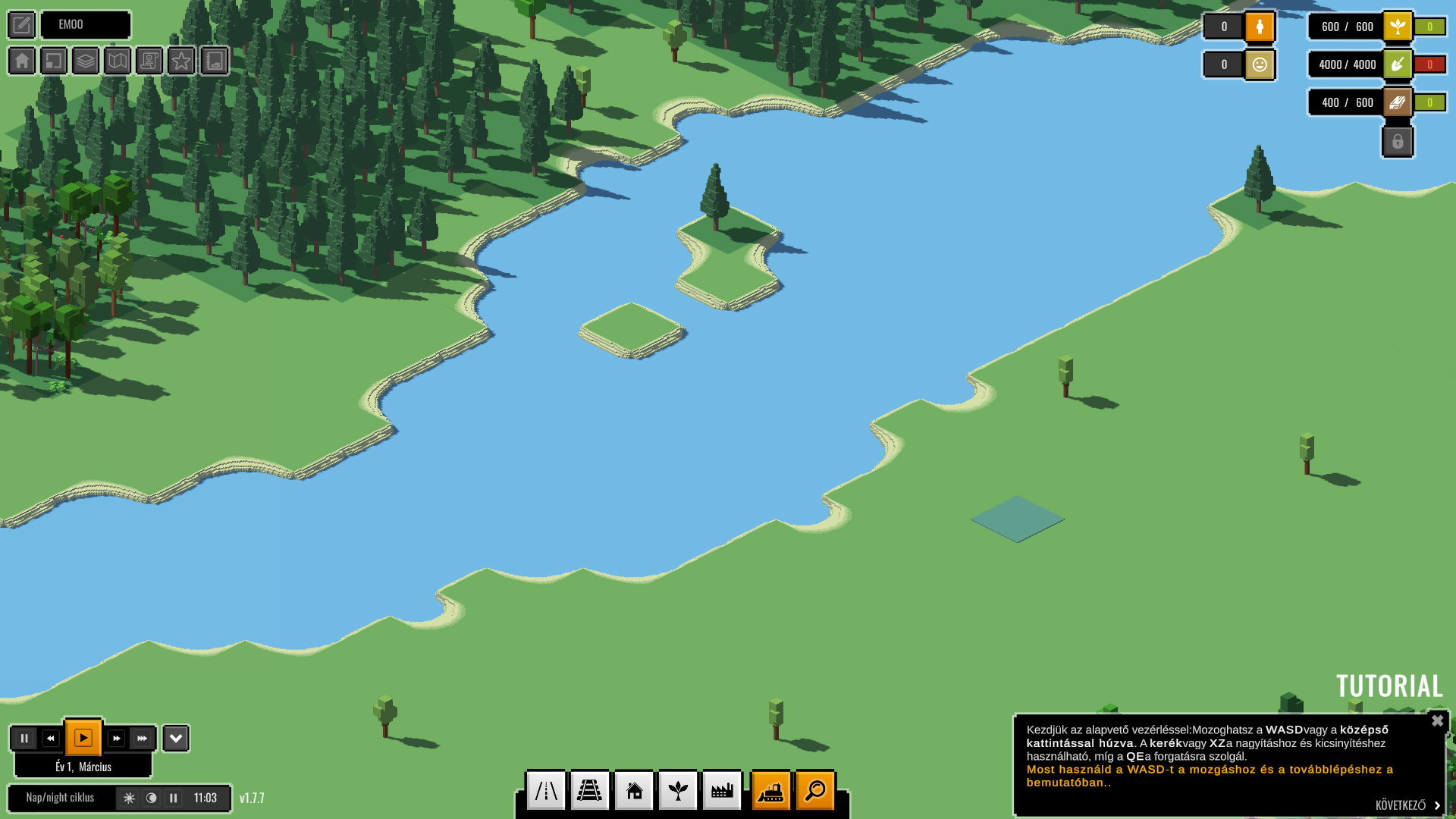
Task: Pause the game speed control
Action: click(24, 738)
